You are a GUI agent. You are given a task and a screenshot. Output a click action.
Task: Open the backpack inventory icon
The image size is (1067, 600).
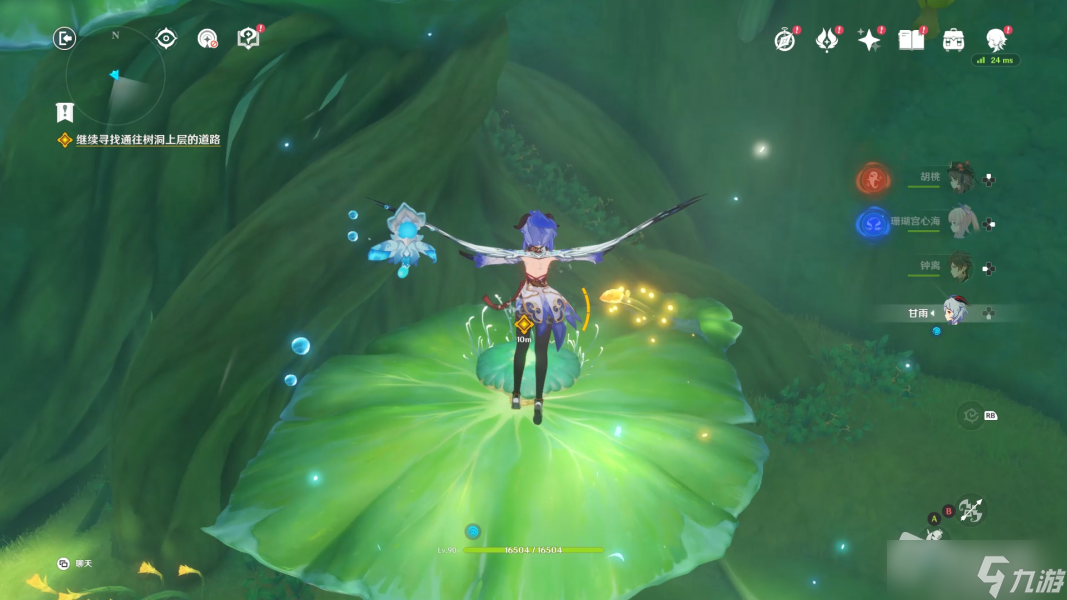tap(953, 40)
